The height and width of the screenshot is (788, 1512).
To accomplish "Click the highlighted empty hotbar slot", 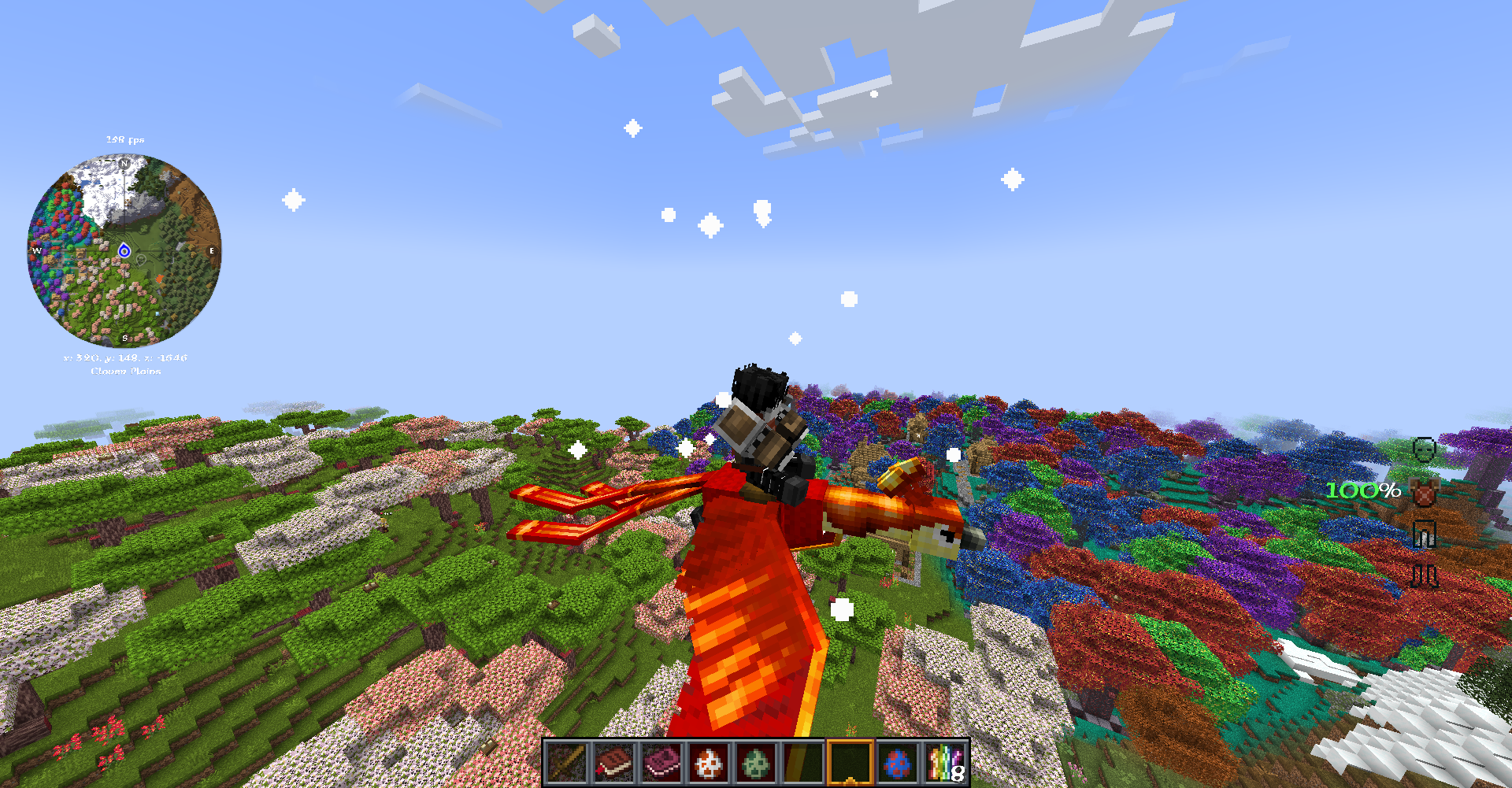I will coord(850,763).
